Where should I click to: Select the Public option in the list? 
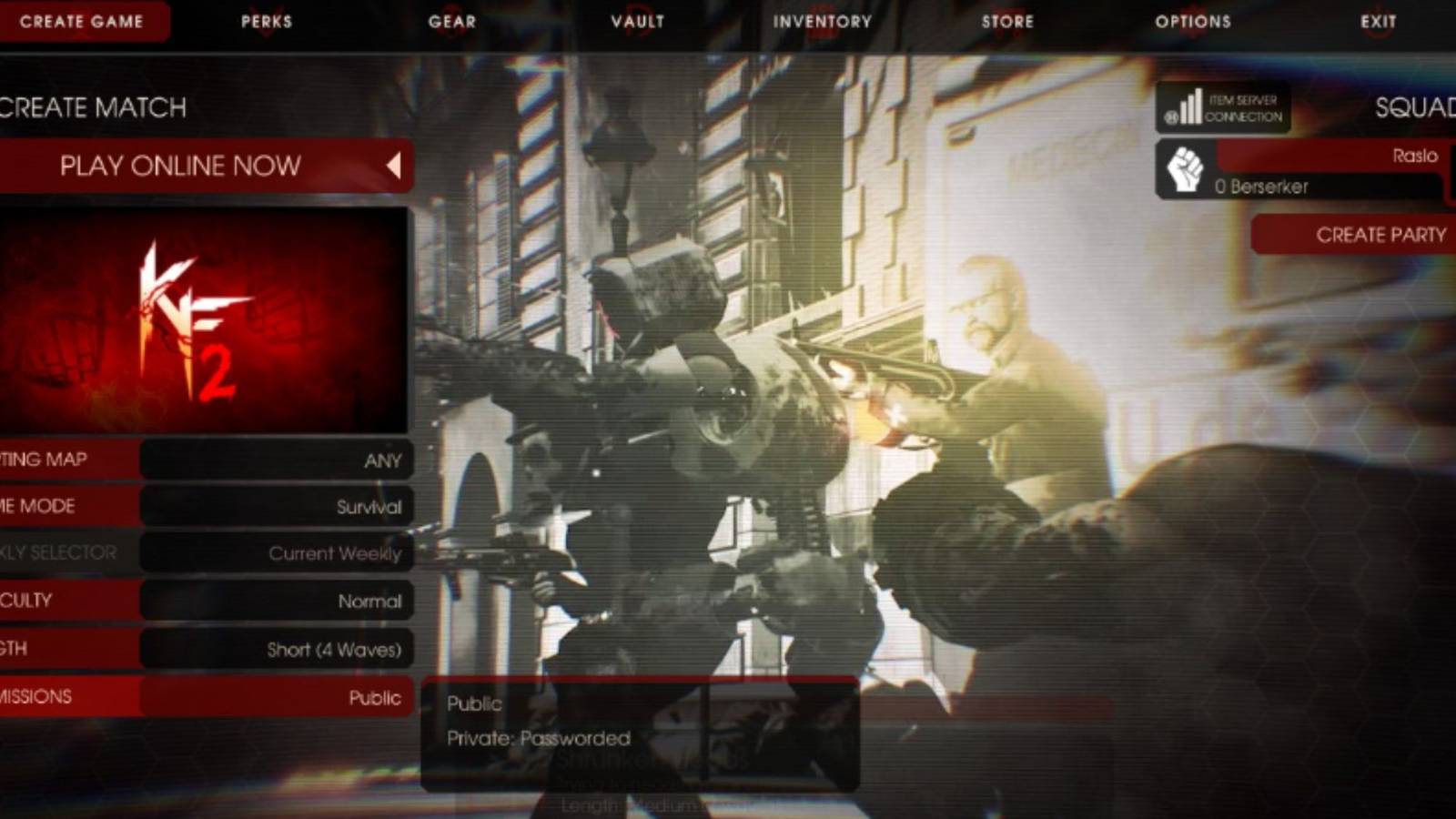tap(474, 703)
